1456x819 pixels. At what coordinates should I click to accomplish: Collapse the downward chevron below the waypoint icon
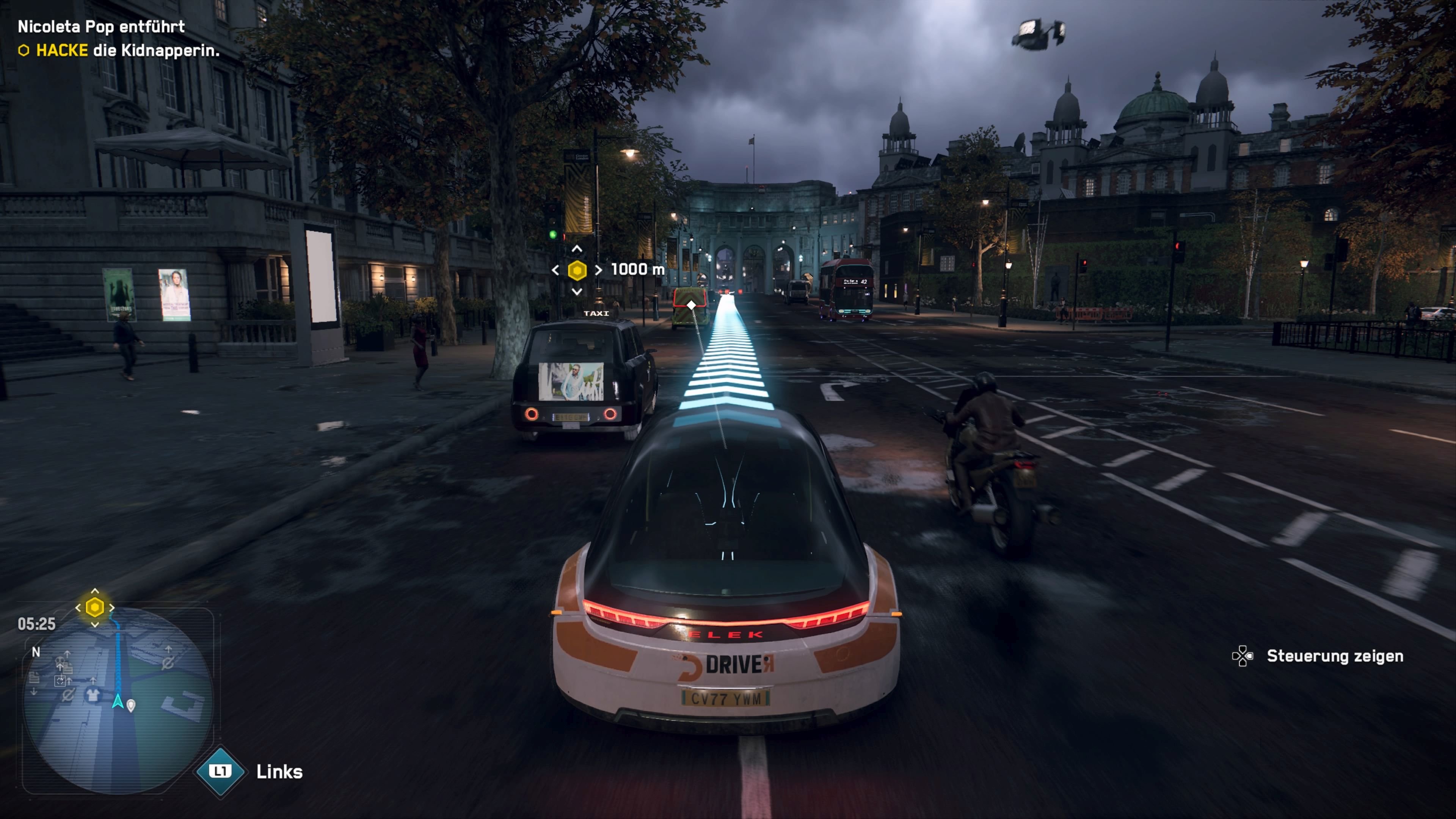[x=577, y=292]
